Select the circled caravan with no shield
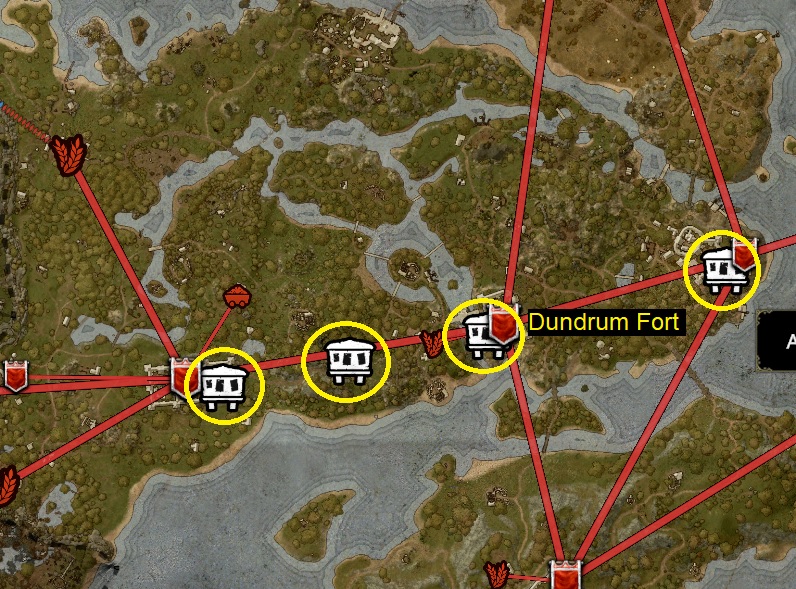Screen dimensions: 796x589 point(346,361)
